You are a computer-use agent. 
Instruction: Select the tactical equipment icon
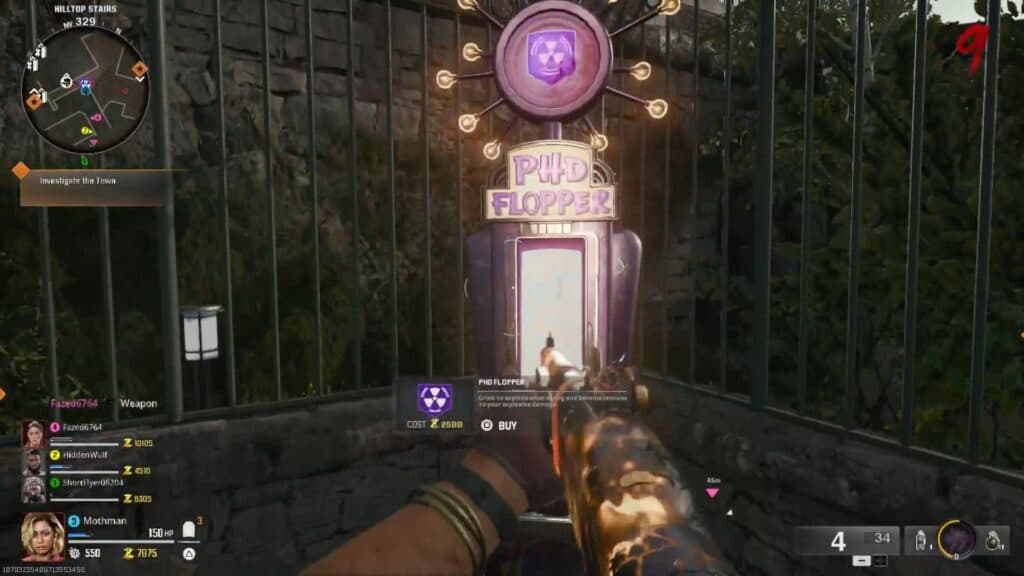pyautogui.click(x=919, y=541)
